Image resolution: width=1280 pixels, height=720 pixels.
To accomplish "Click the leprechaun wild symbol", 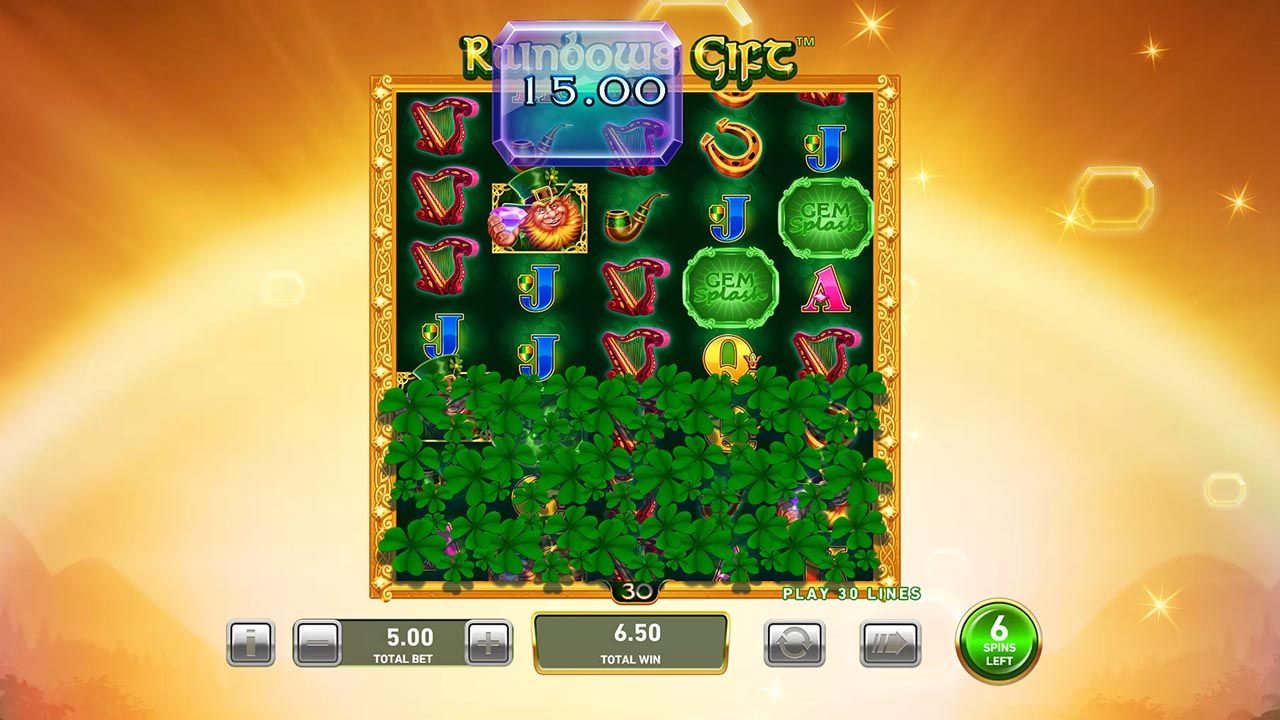I will (x=537, y=215).
